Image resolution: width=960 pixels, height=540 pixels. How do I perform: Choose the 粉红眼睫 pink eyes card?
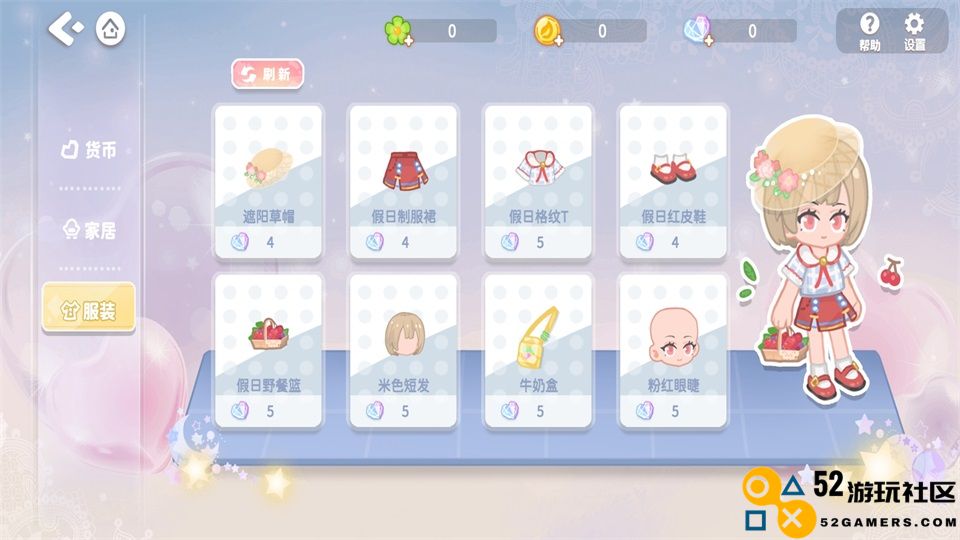(x=673, y=350)
